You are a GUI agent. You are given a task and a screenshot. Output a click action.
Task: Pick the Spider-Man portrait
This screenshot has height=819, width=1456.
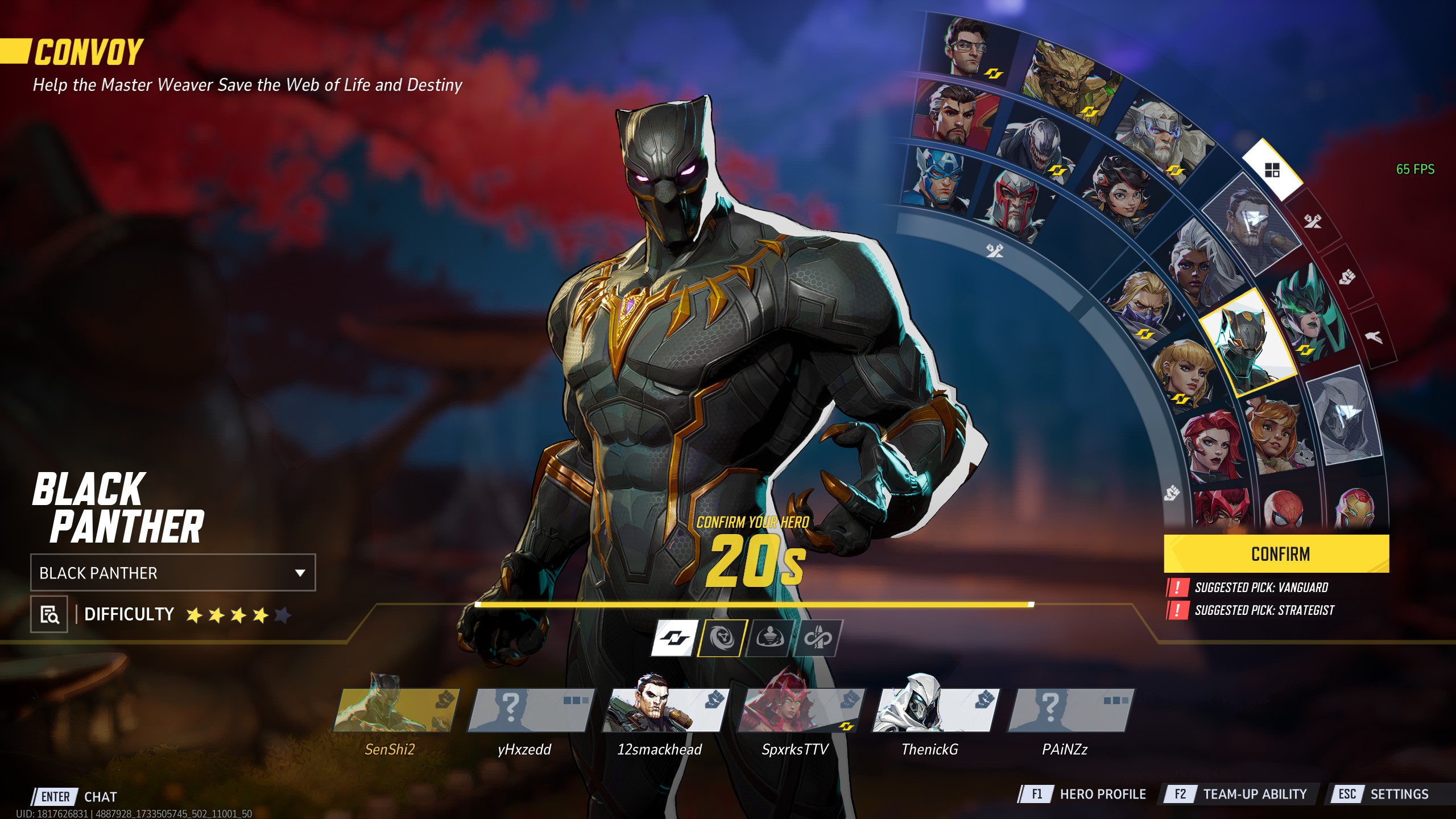click(x=1285, y=509)
